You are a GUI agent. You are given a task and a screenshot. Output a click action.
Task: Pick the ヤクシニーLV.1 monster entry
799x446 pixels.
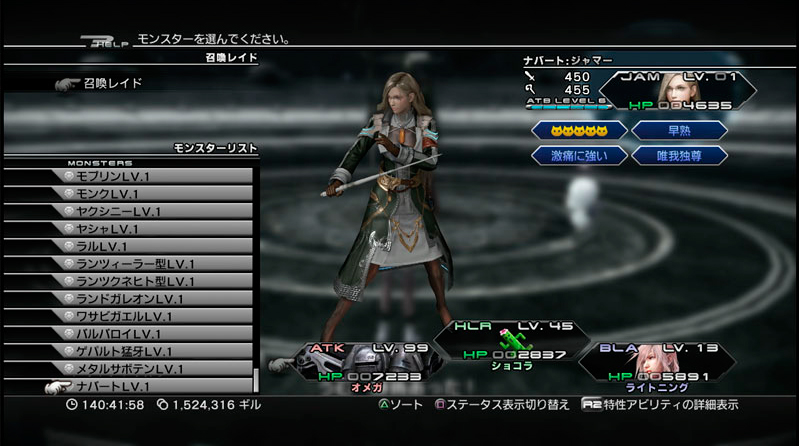(x=150, y=211)
